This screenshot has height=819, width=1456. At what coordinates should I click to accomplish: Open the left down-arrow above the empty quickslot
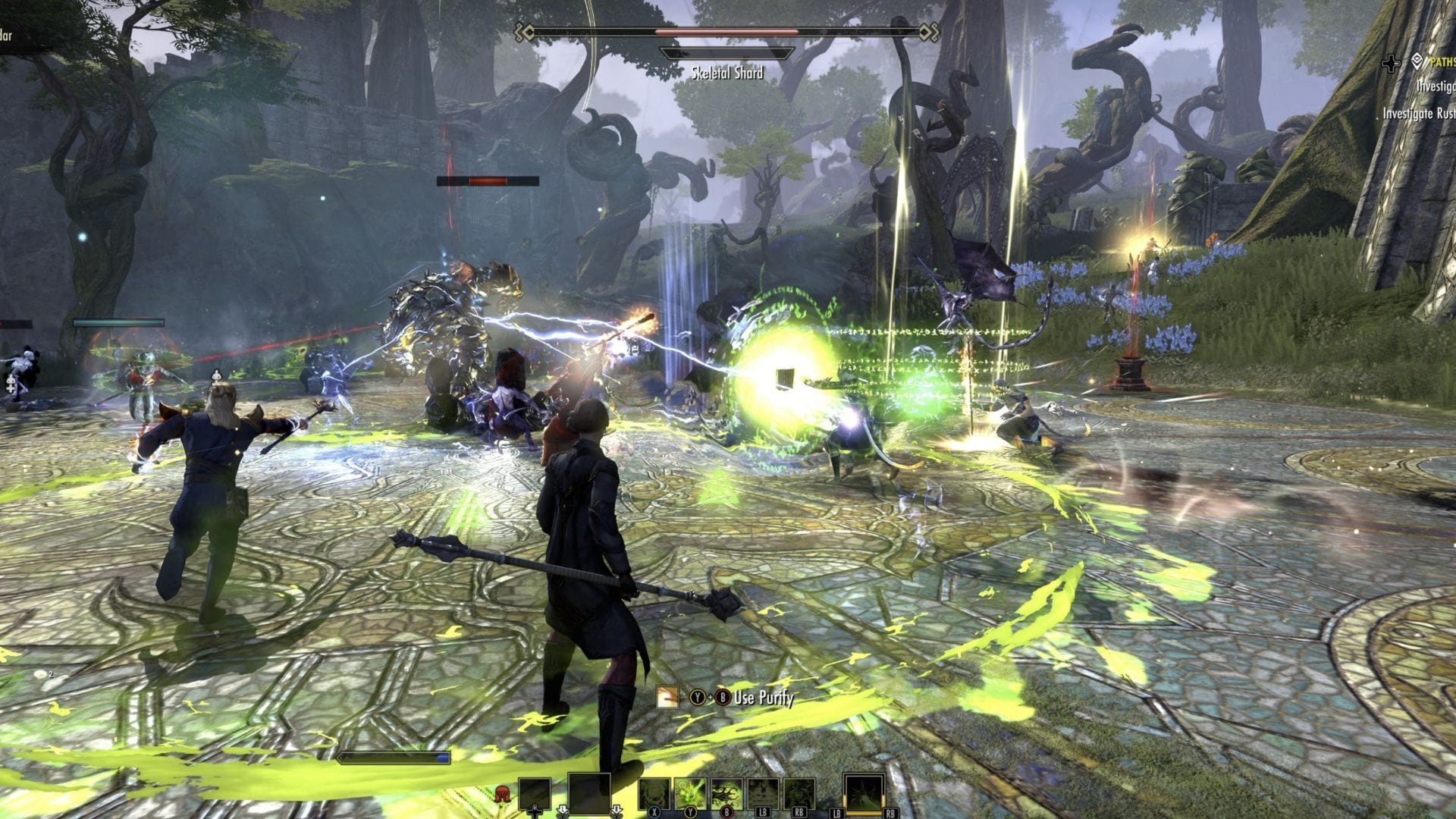[x=563, y=808]
